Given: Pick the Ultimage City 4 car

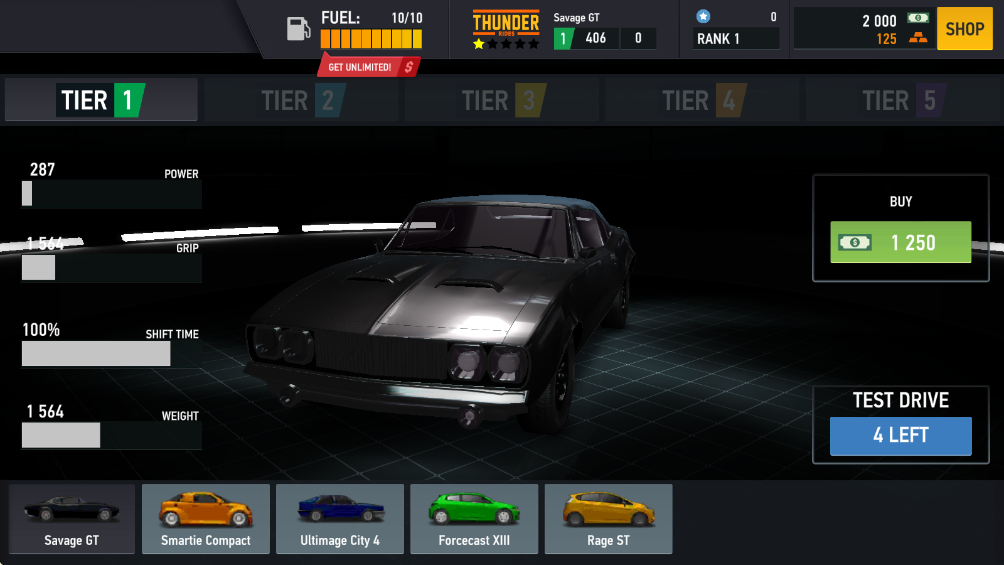Looking at the screenshot, I should pos(340,519).
